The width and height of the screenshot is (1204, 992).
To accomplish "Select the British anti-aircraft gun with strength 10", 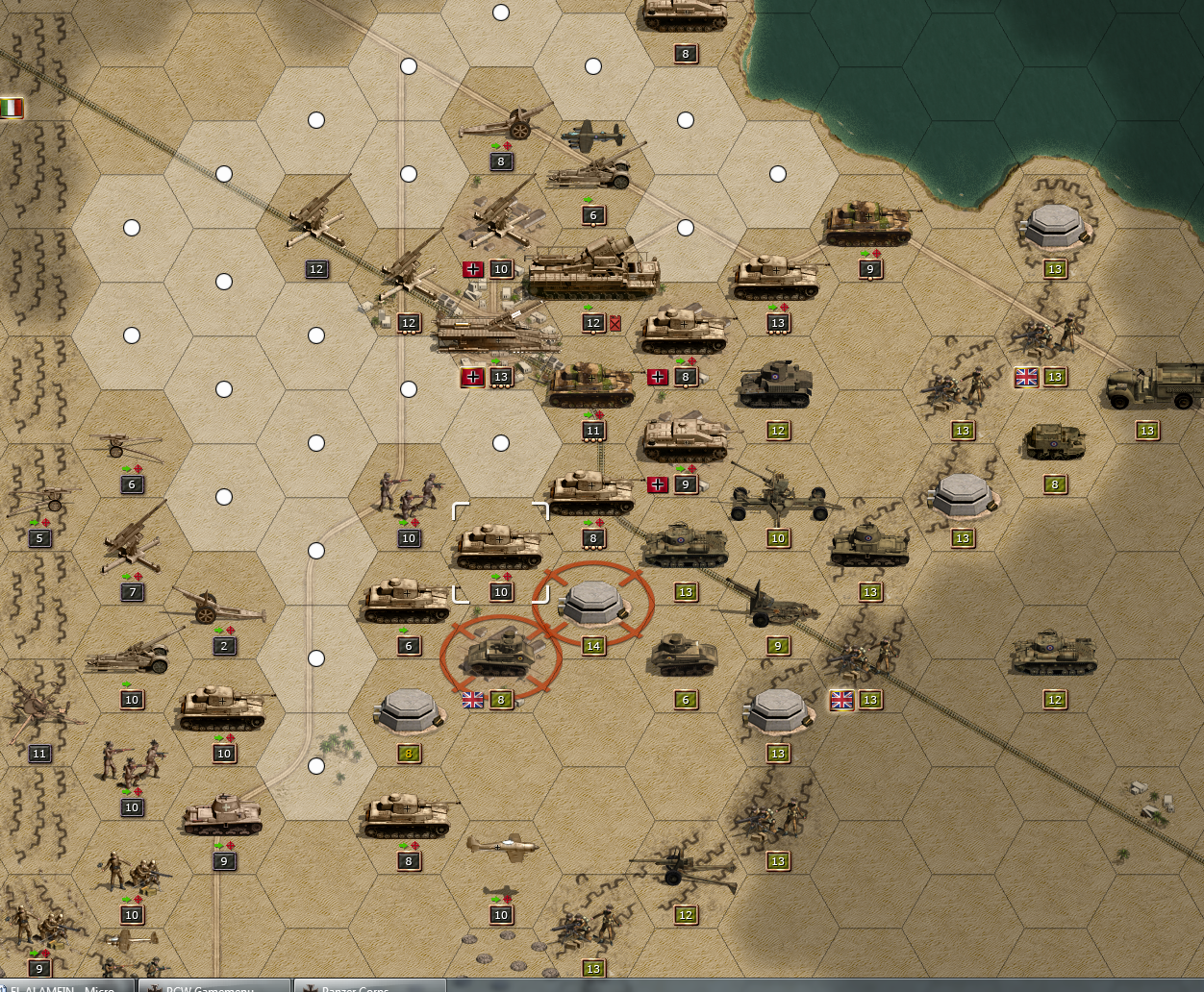I will [777, 497].
